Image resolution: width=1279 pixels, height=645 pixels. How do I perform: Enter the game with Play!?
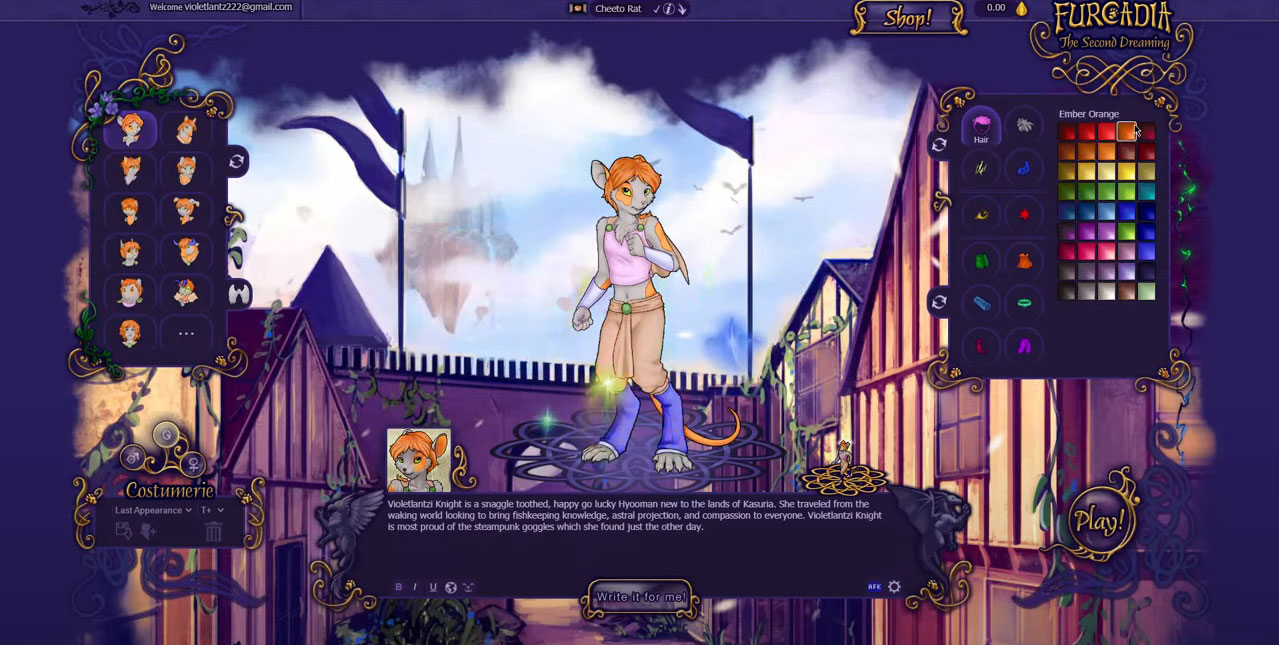(x=1099, y=520)
